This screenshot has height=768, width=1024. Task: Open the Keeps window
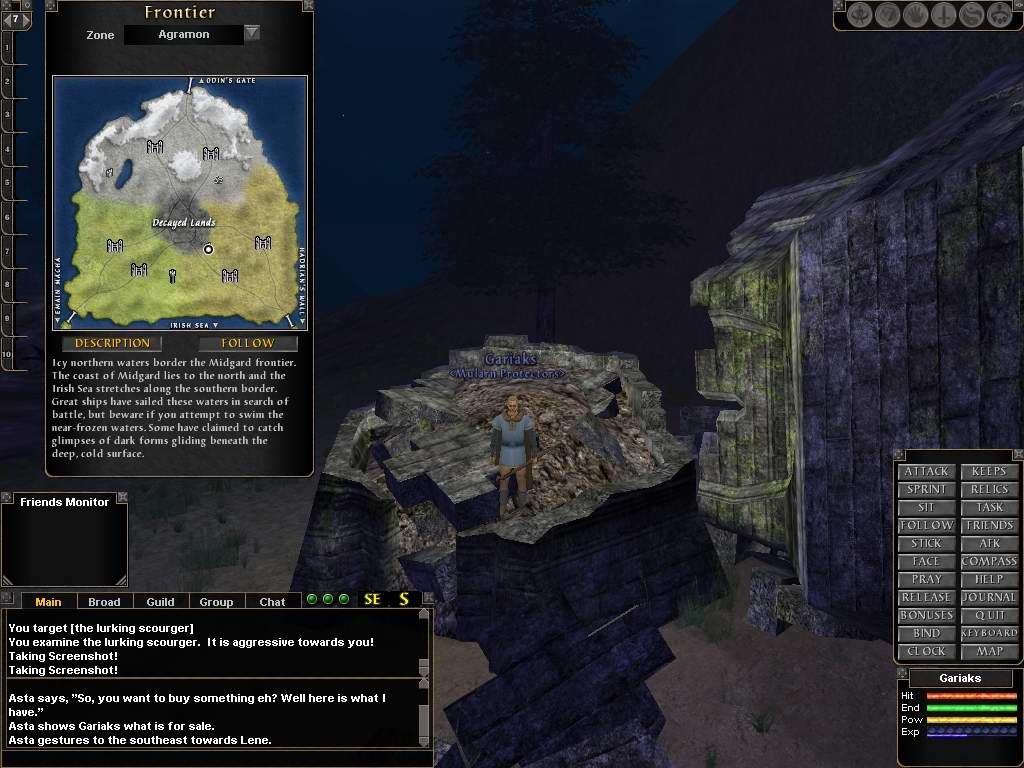click(989, 472)
